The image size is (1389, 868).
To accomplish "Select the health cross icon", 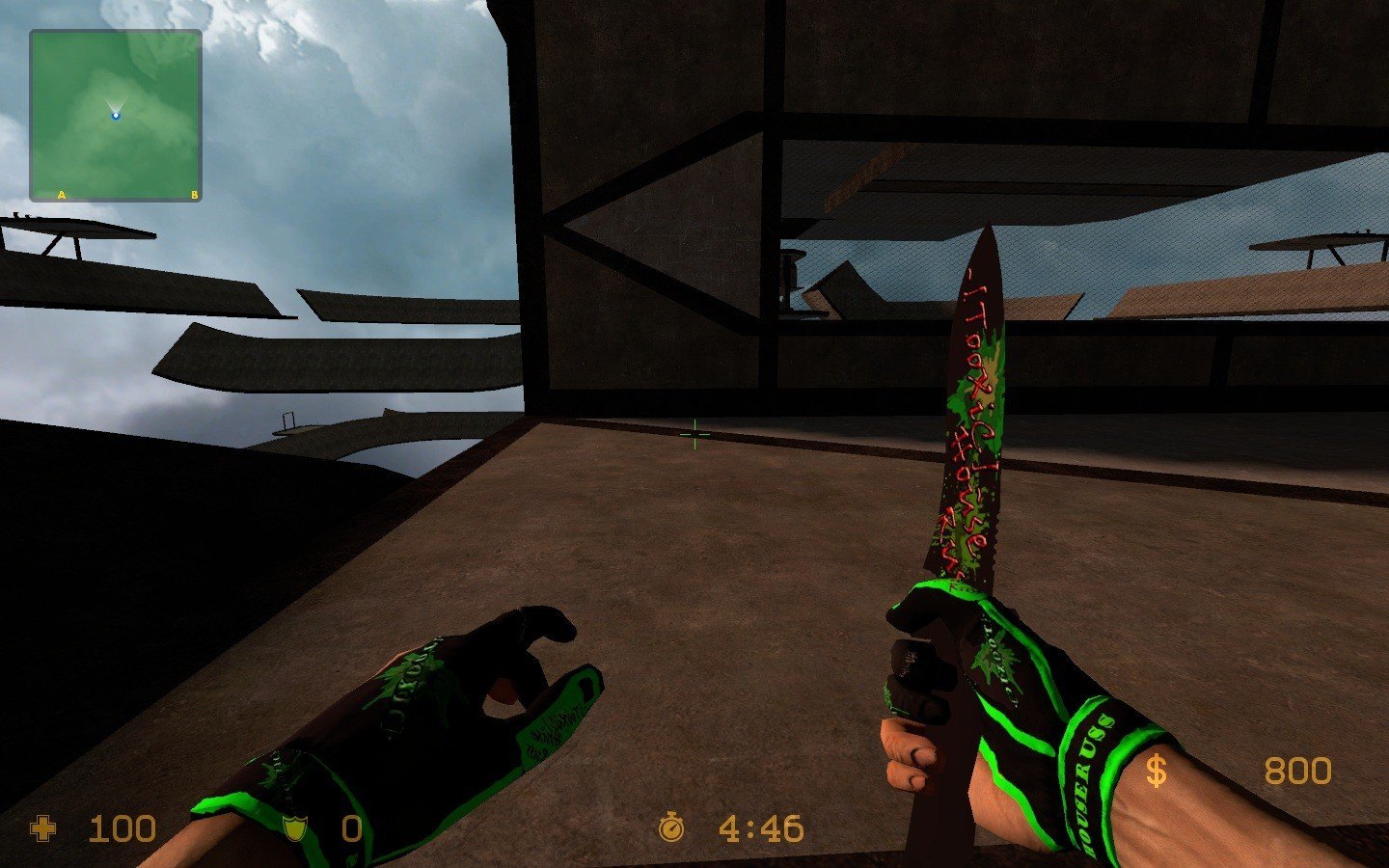I will [x=43, y=828].
